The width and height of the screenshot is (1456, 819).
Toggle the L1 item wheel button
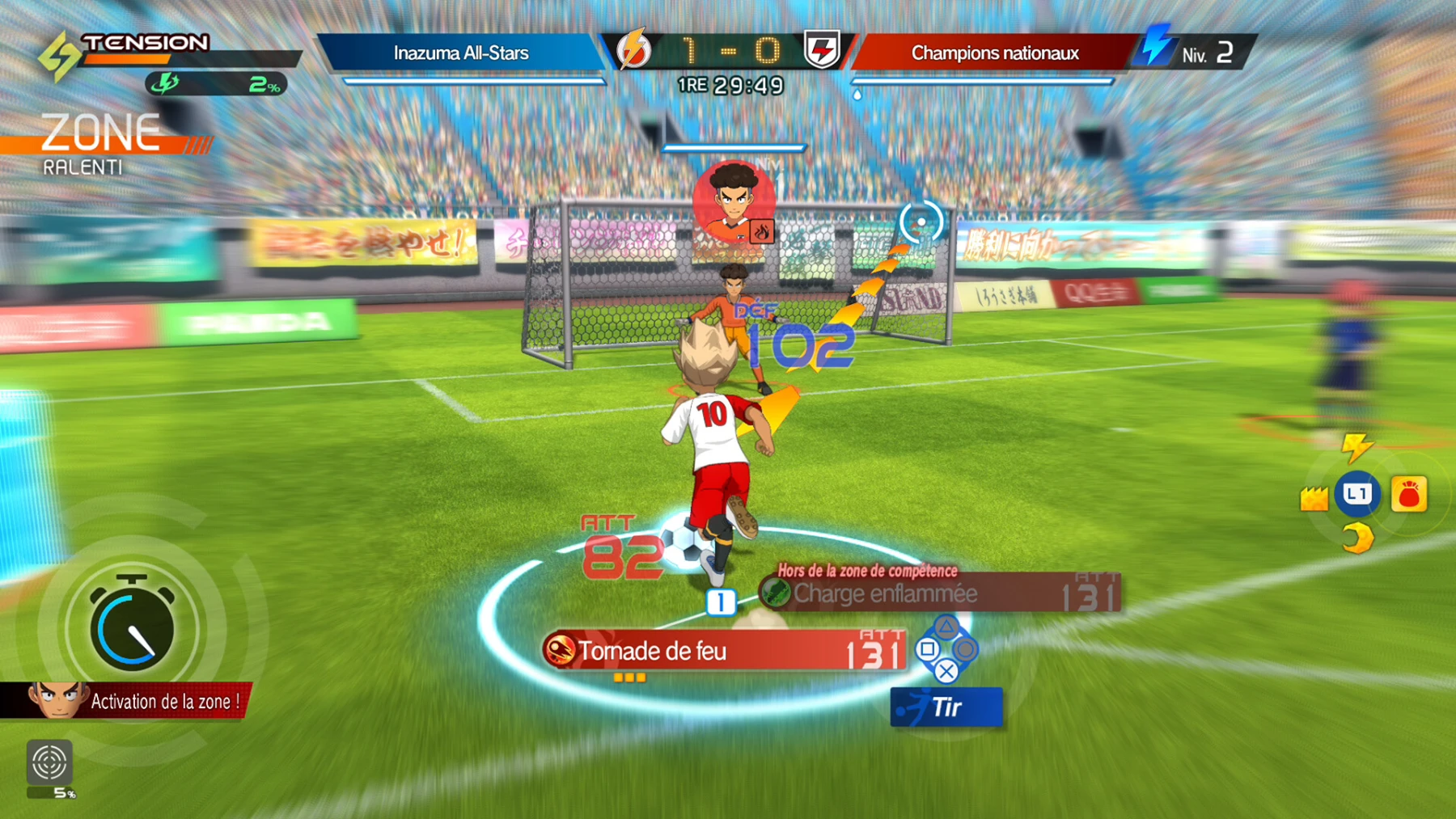(x=1357, y=493)
